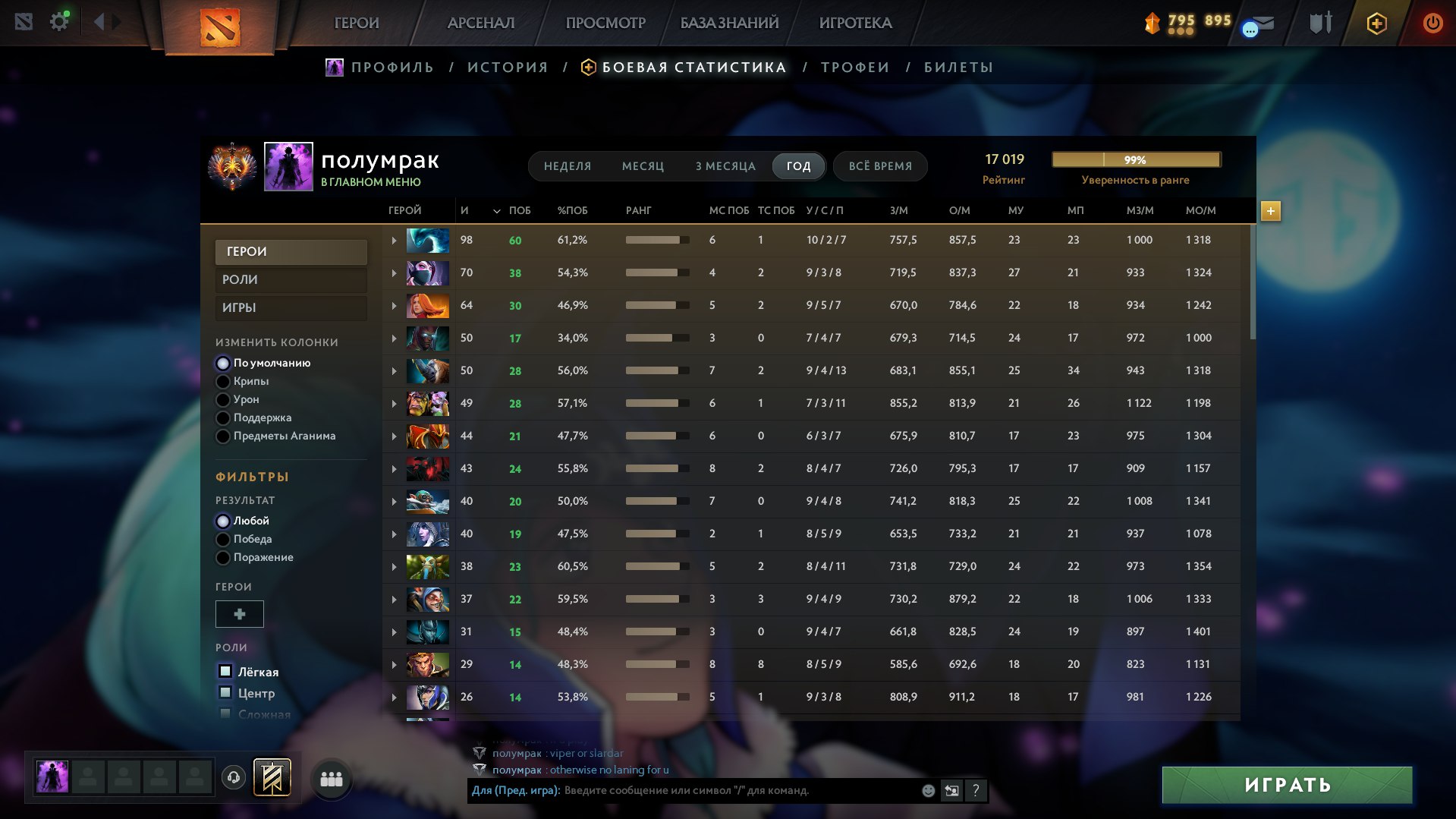Switch to the ТРОФЕИ tab

coord(853,67)
